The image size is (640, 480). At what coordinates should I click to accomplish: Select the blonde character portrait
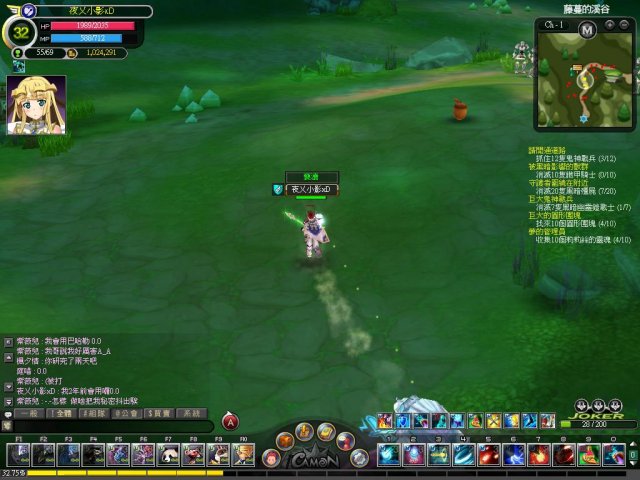[37, 105]
